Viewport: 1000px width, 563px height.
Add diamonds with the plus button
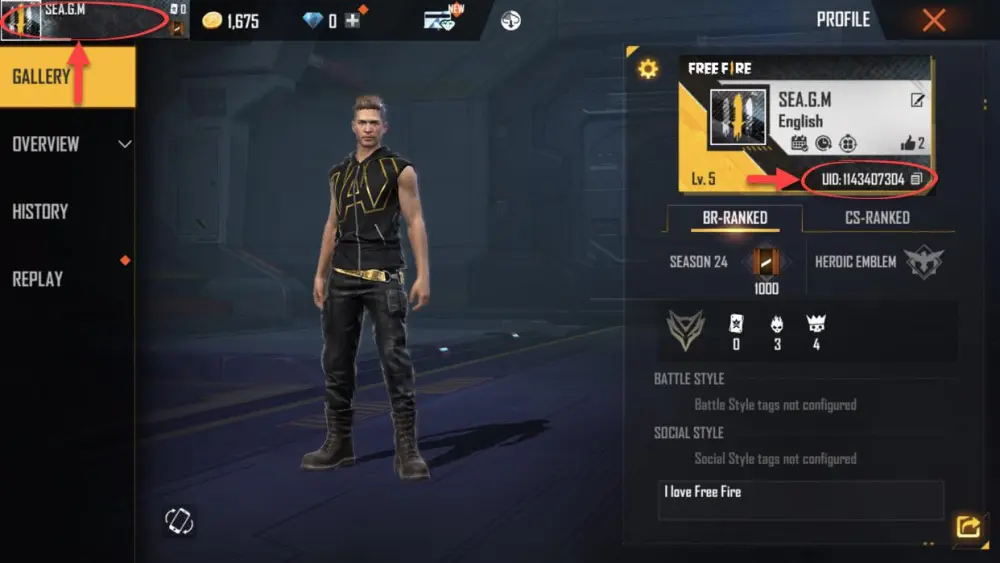point(352,21)
